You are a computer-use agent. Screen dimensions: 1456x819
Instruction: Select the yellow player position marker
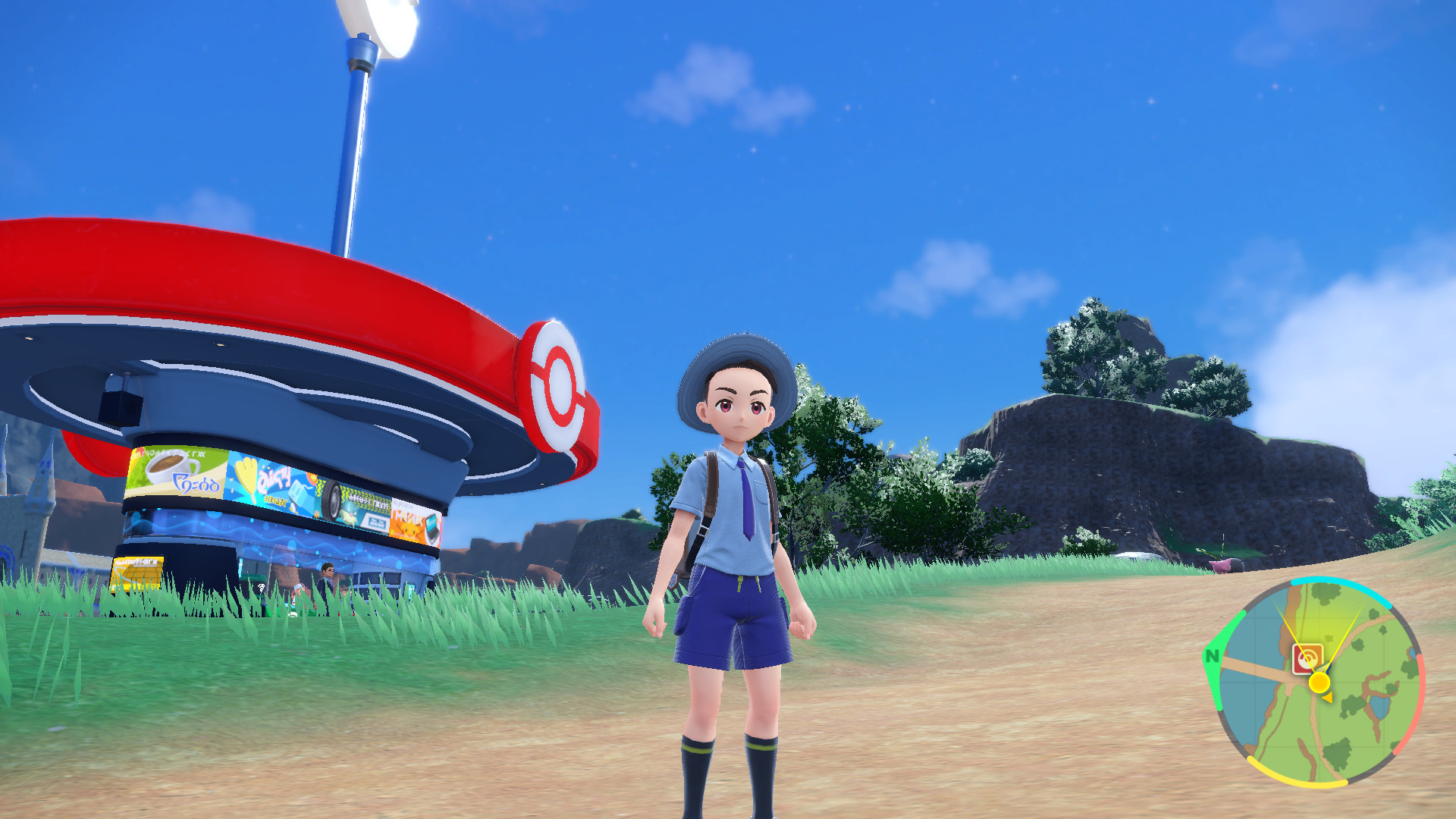tap(1319, 681)
